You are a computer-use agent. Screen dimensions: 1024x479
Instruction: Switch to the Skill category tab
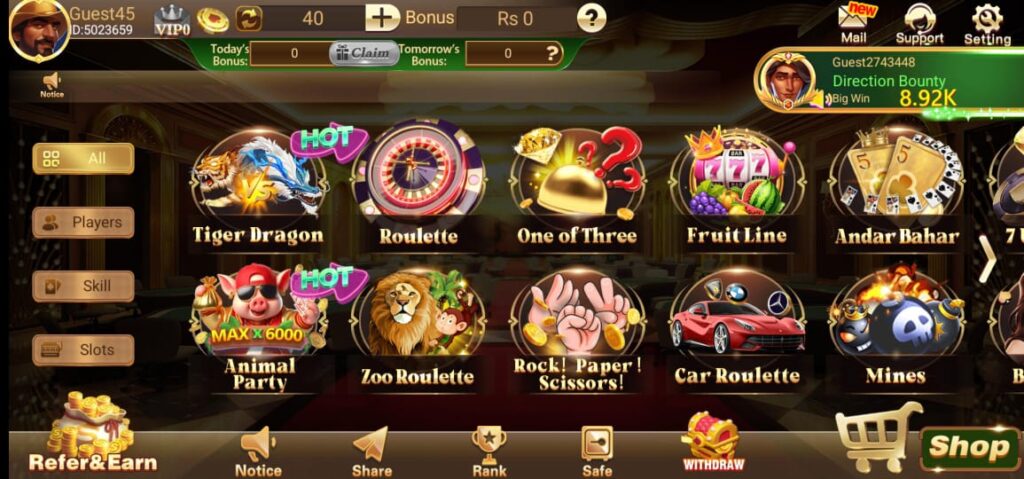coord(83,286)
